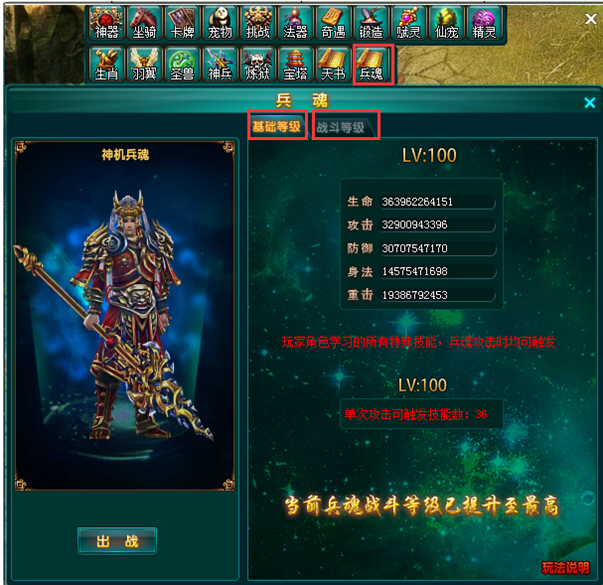The height and width of the screenshot is (585, 603).
Task: Click the 出战 deploy button
Action: pos(117,541)
